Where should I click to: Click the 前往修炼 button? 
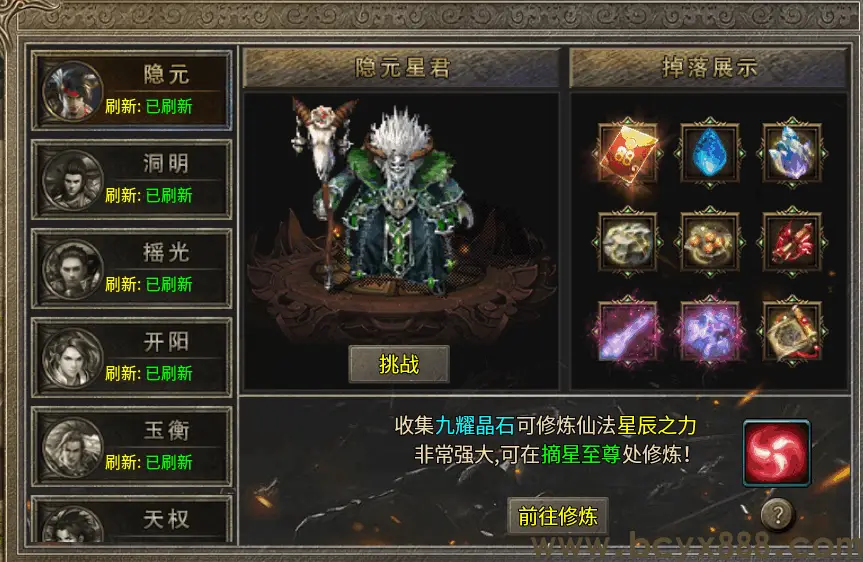click(558, 516)
